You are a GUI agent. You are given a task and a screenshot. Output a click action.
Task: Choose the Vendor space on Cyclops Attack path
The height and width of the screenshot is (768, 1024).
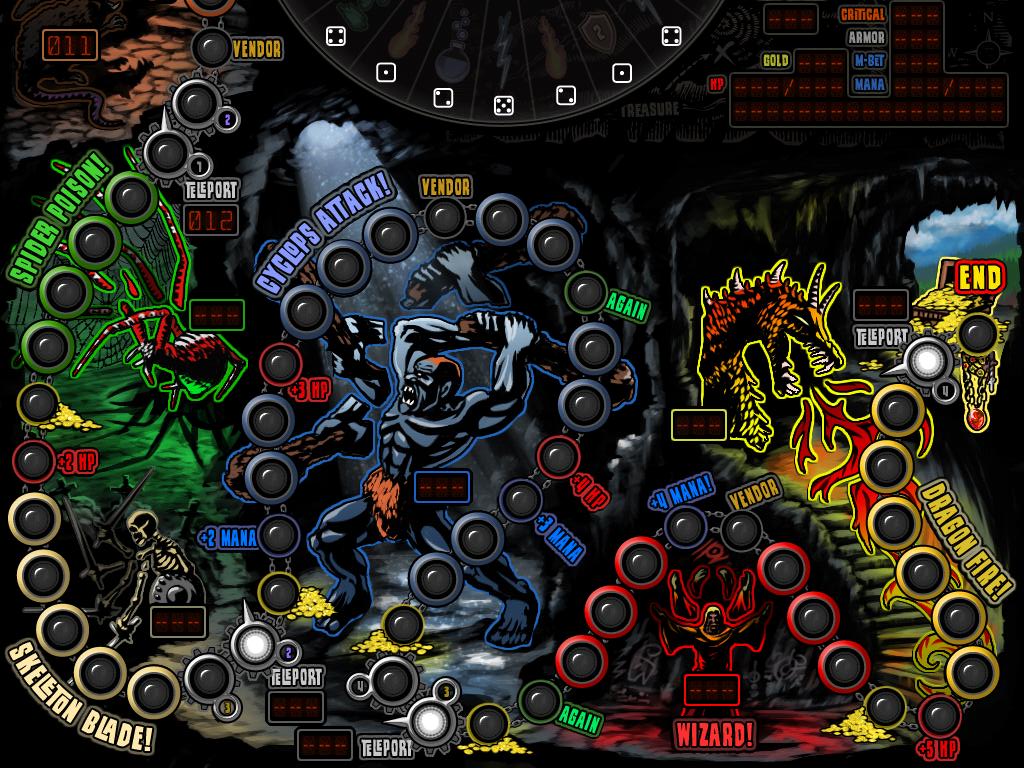coord(445,216)
